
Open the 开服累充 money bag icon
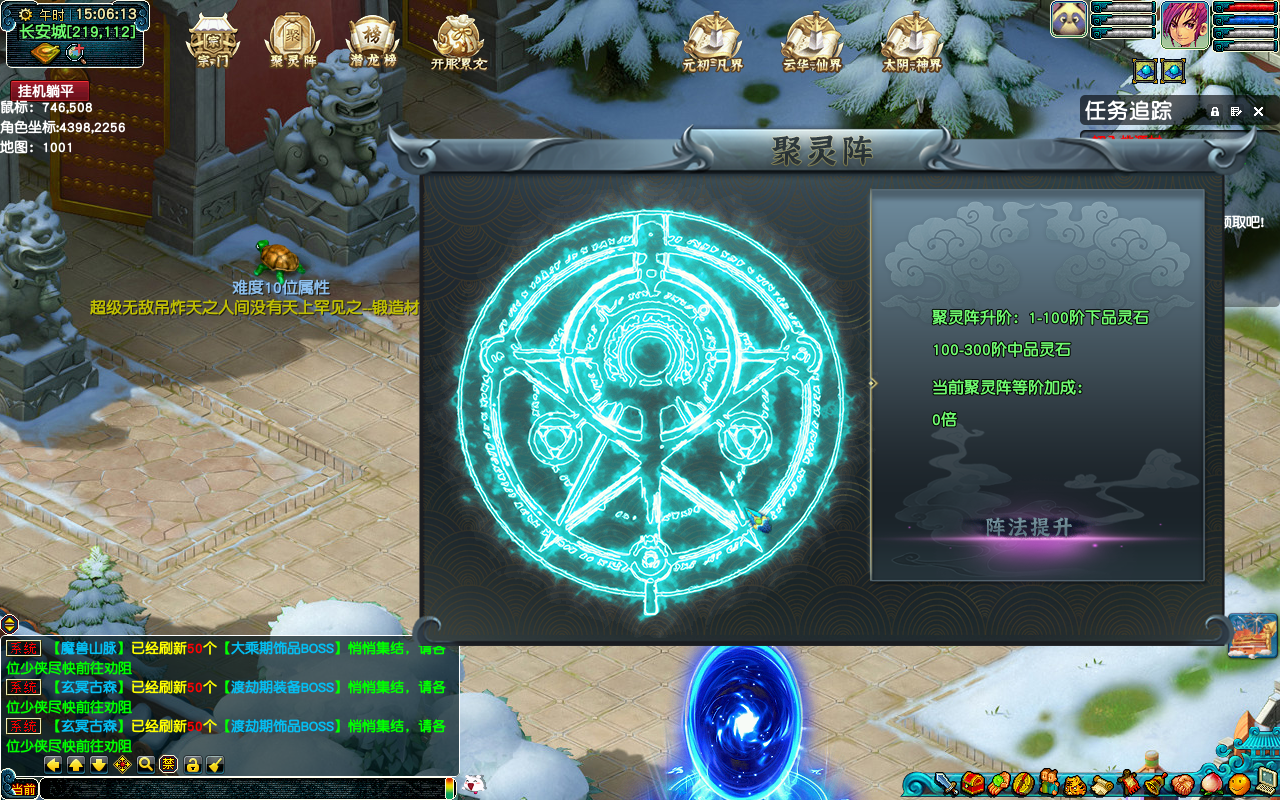pyautogui.click(x=459, y=40)
